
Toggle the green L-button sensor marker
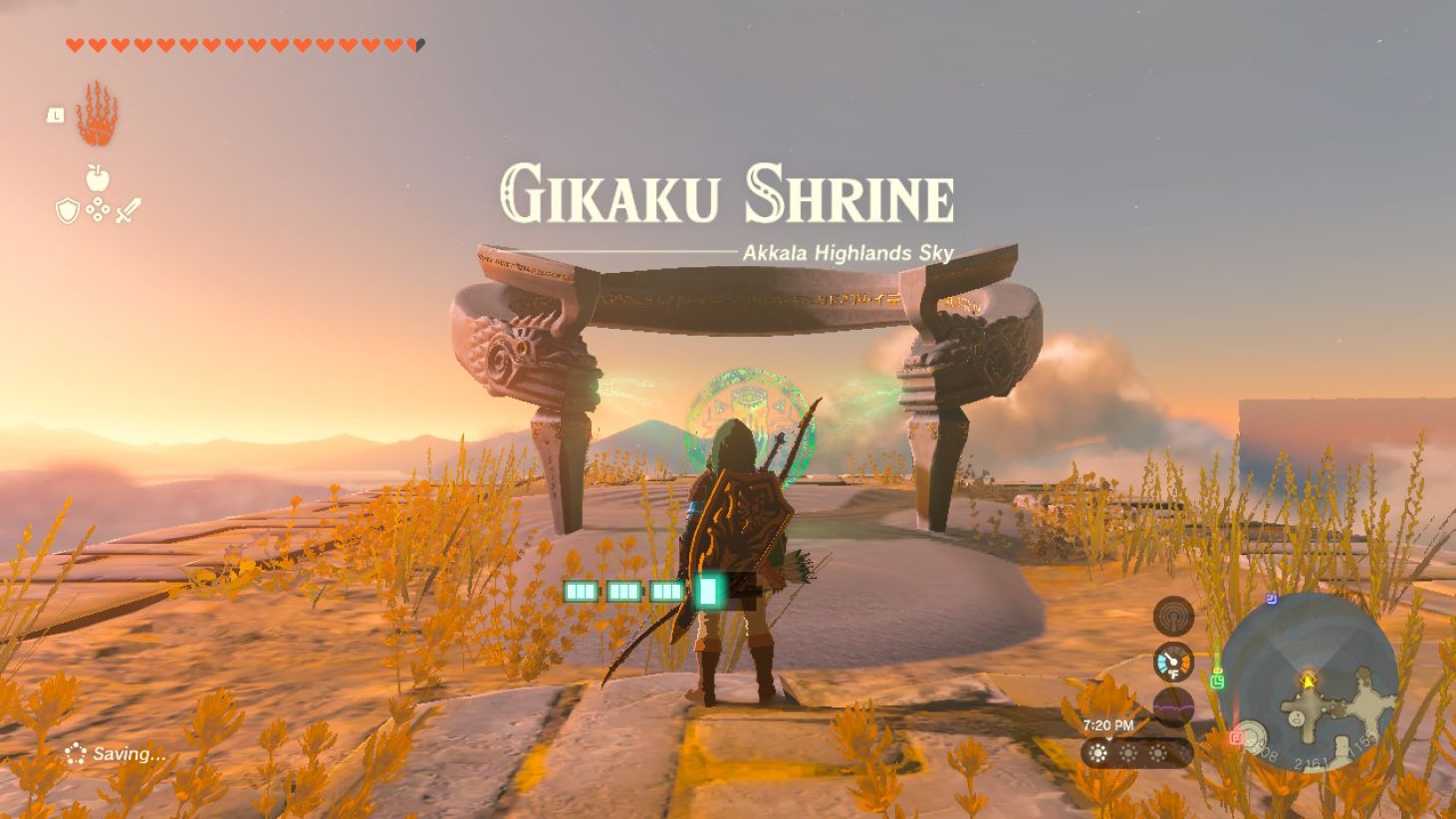click(1219, 681)
